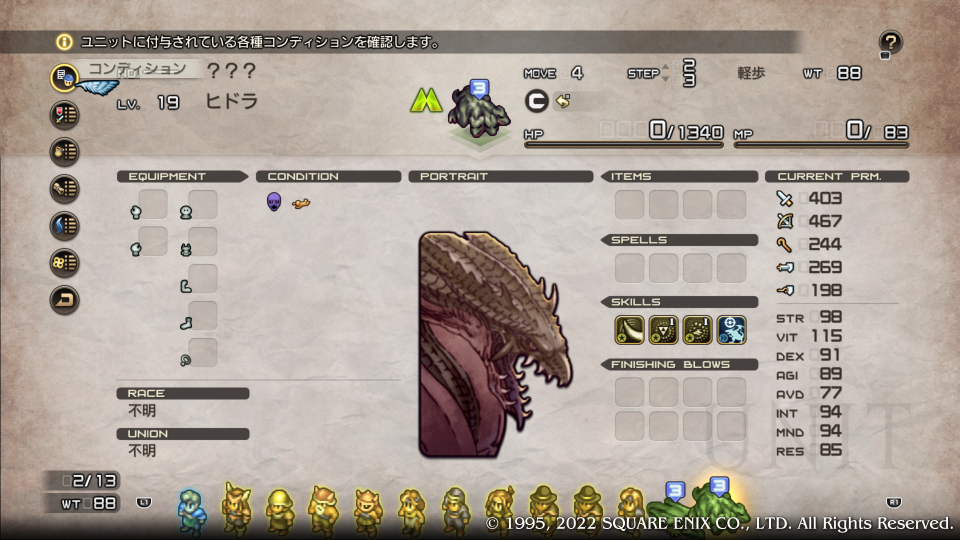
Task: Switch to the pouch list tab
Action: 65,151
